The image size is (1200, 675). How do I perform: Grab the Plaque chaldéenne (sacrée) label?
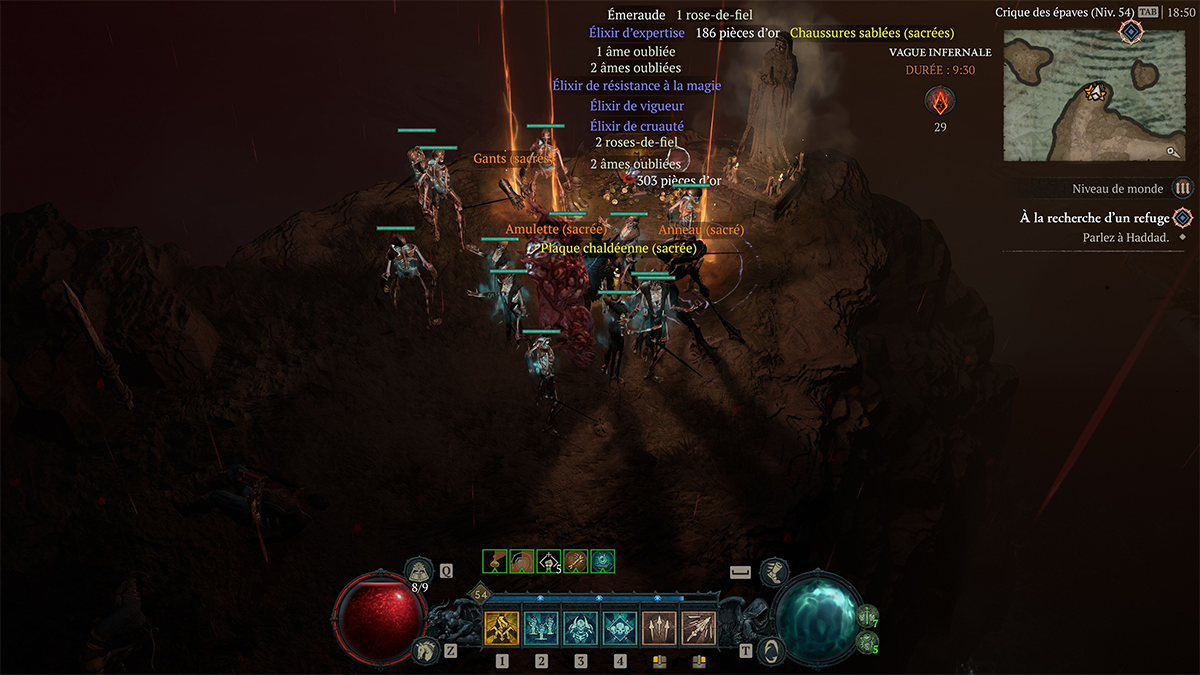tap(618, 248)
